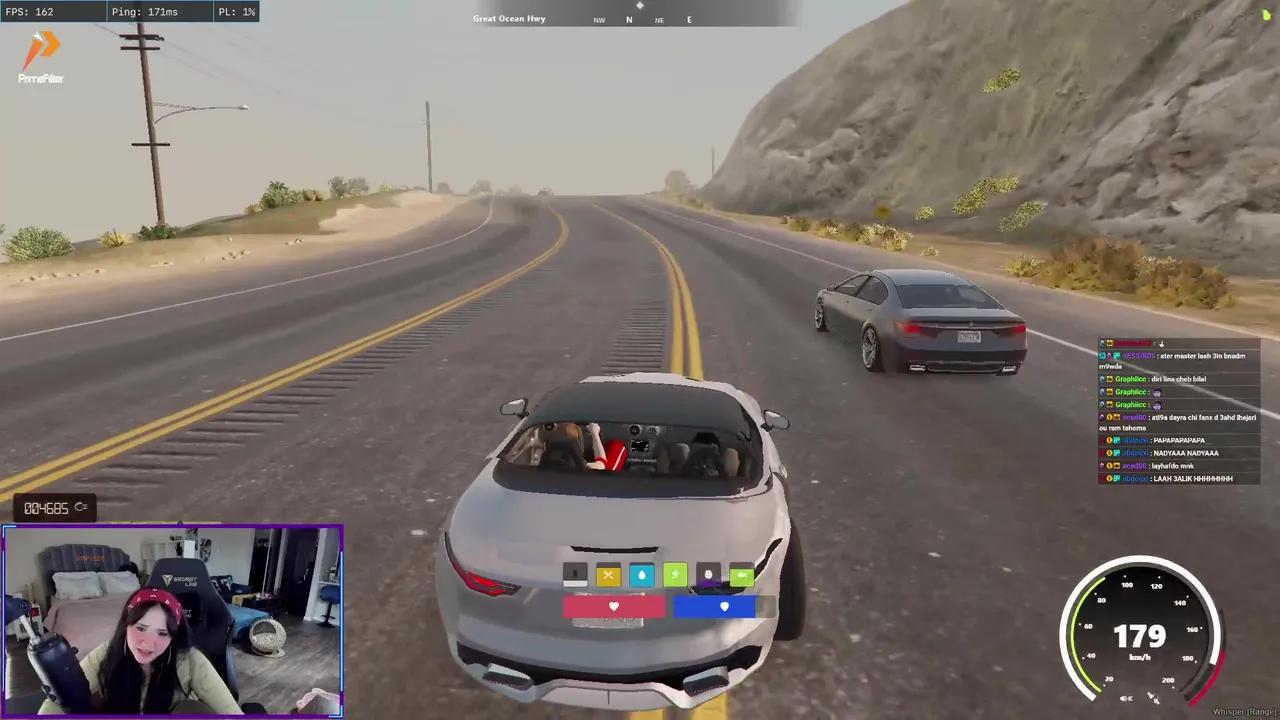Click the PrimeFilter logo in the top-left corner

click(x=40, y=55)
